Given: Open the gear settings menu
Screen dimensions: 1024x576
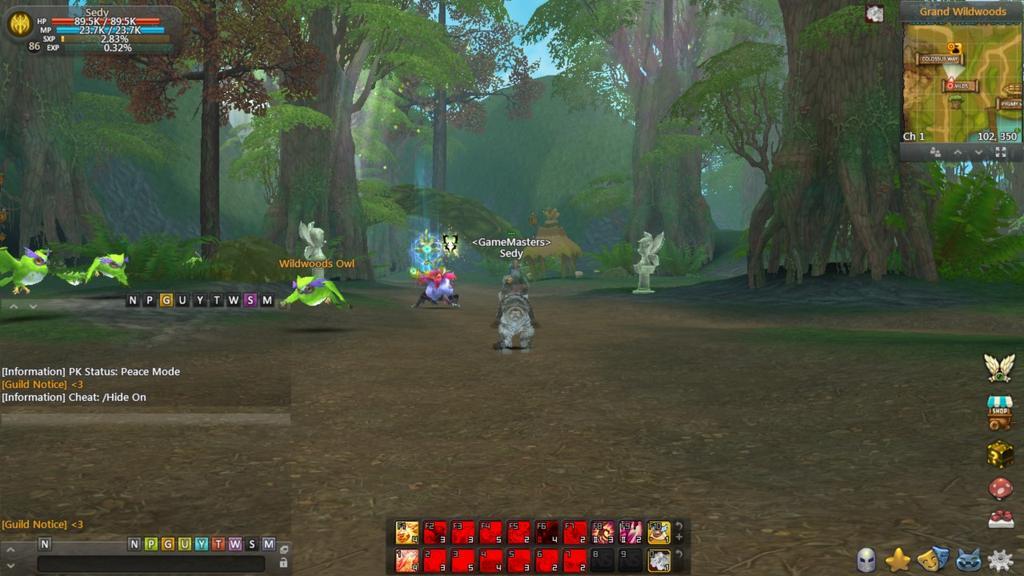Looking at the screenshot, I should click(x=1000, y=560).
